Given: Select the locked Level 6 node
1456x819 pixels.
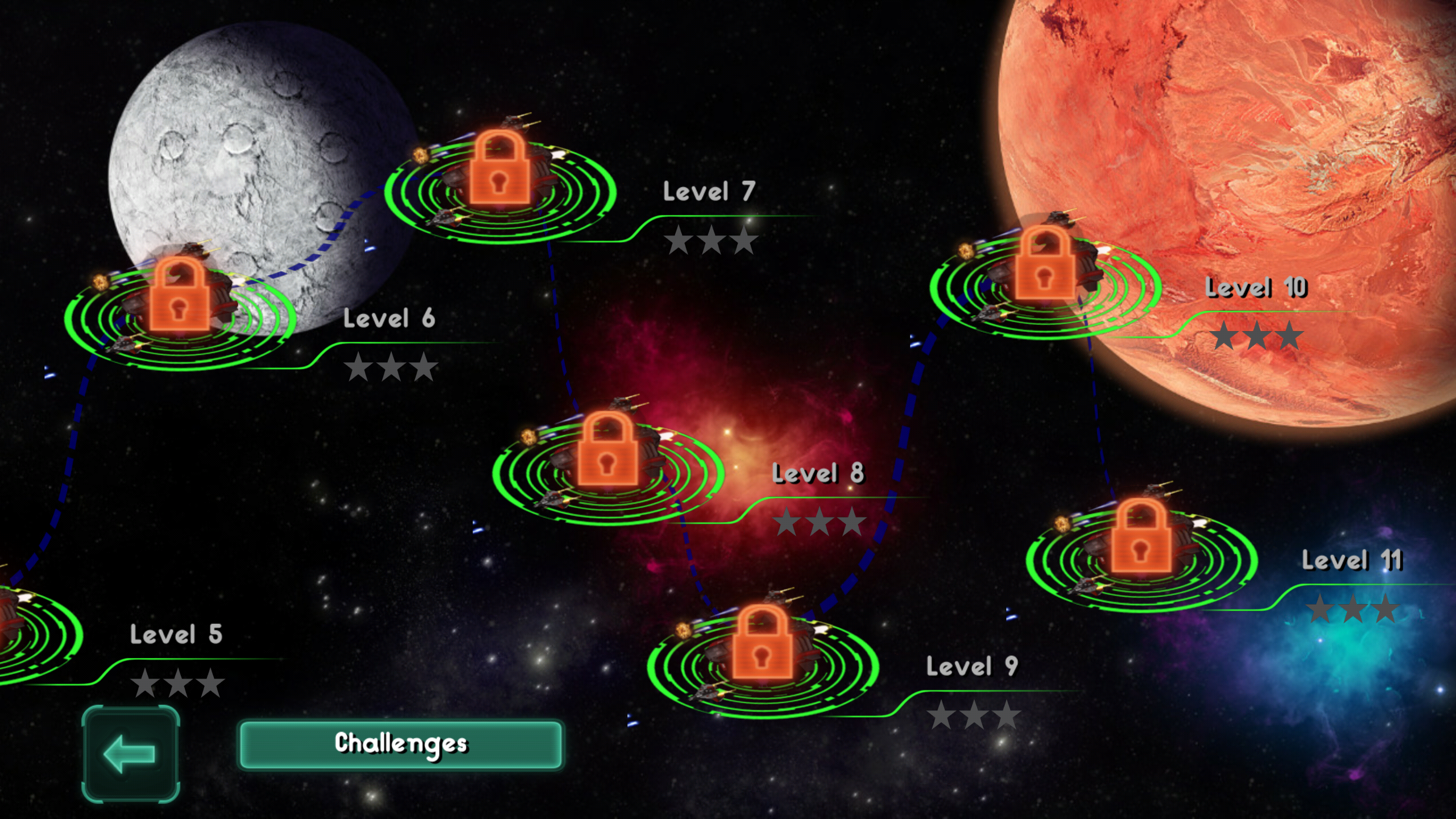Looking at the screenshot, I should tap(180, 301).
